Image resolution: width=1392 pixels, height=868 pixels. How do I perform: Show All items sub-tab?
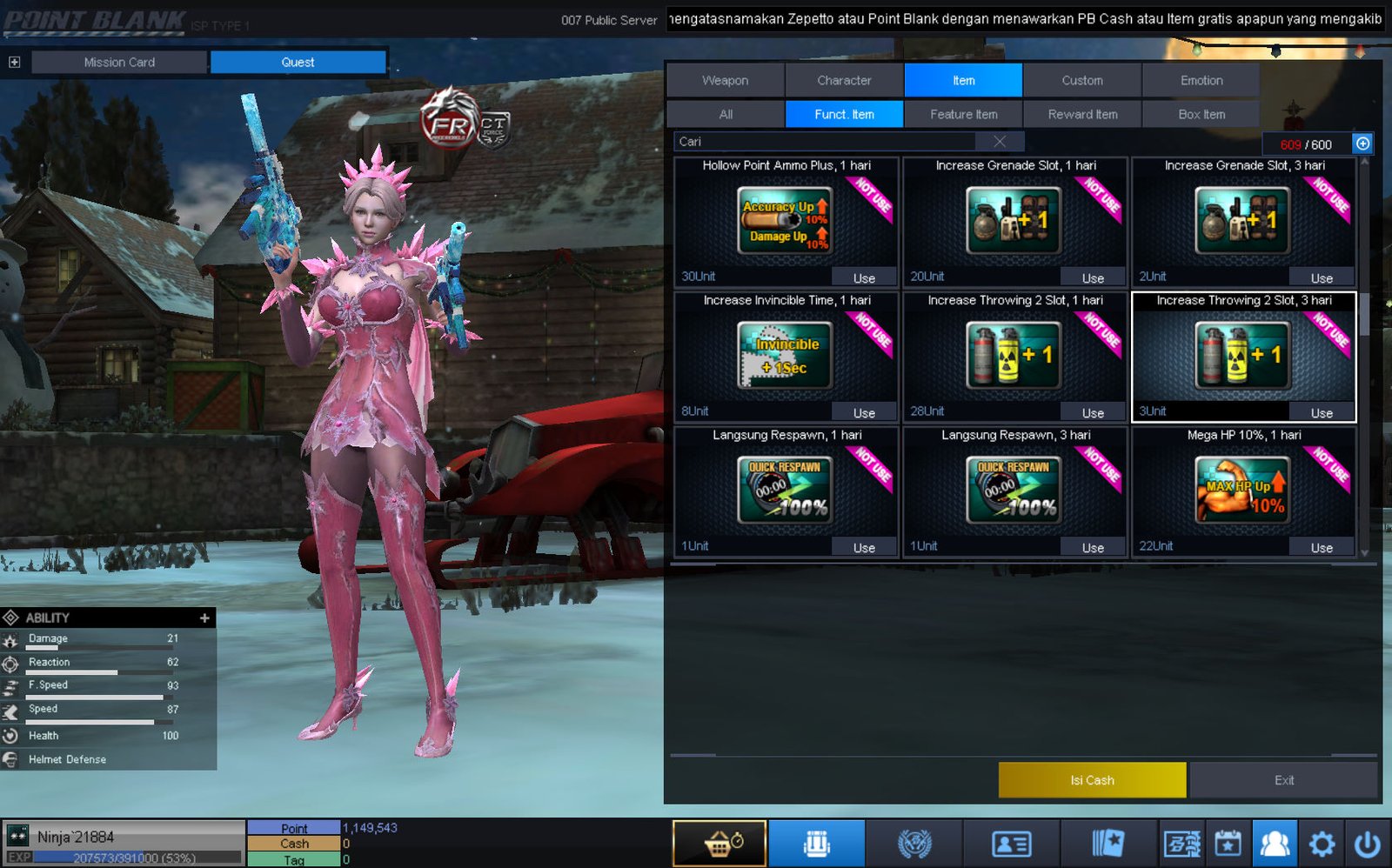point(726,114)
